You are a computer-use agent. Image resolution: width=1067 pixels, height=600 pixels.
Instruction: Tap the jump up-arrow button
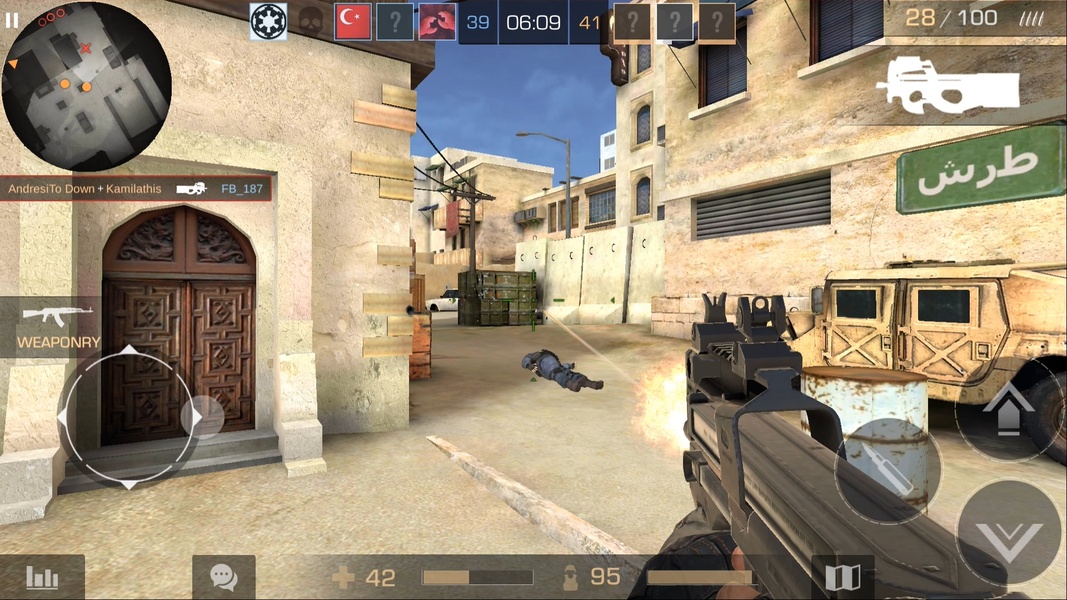tap(1008, 408)
